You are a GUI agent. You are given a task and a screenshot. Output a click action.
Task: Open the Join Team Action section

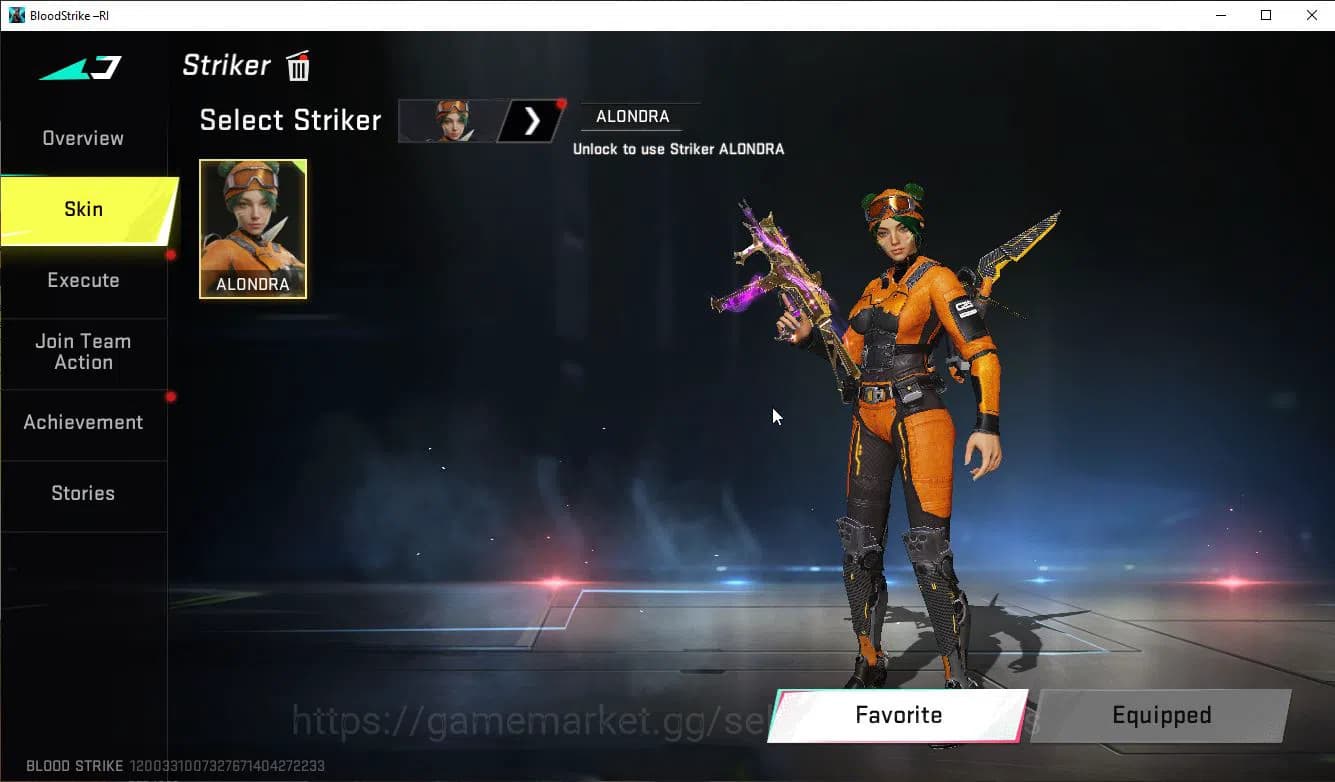pyautogui.click(x=83, y=352)
